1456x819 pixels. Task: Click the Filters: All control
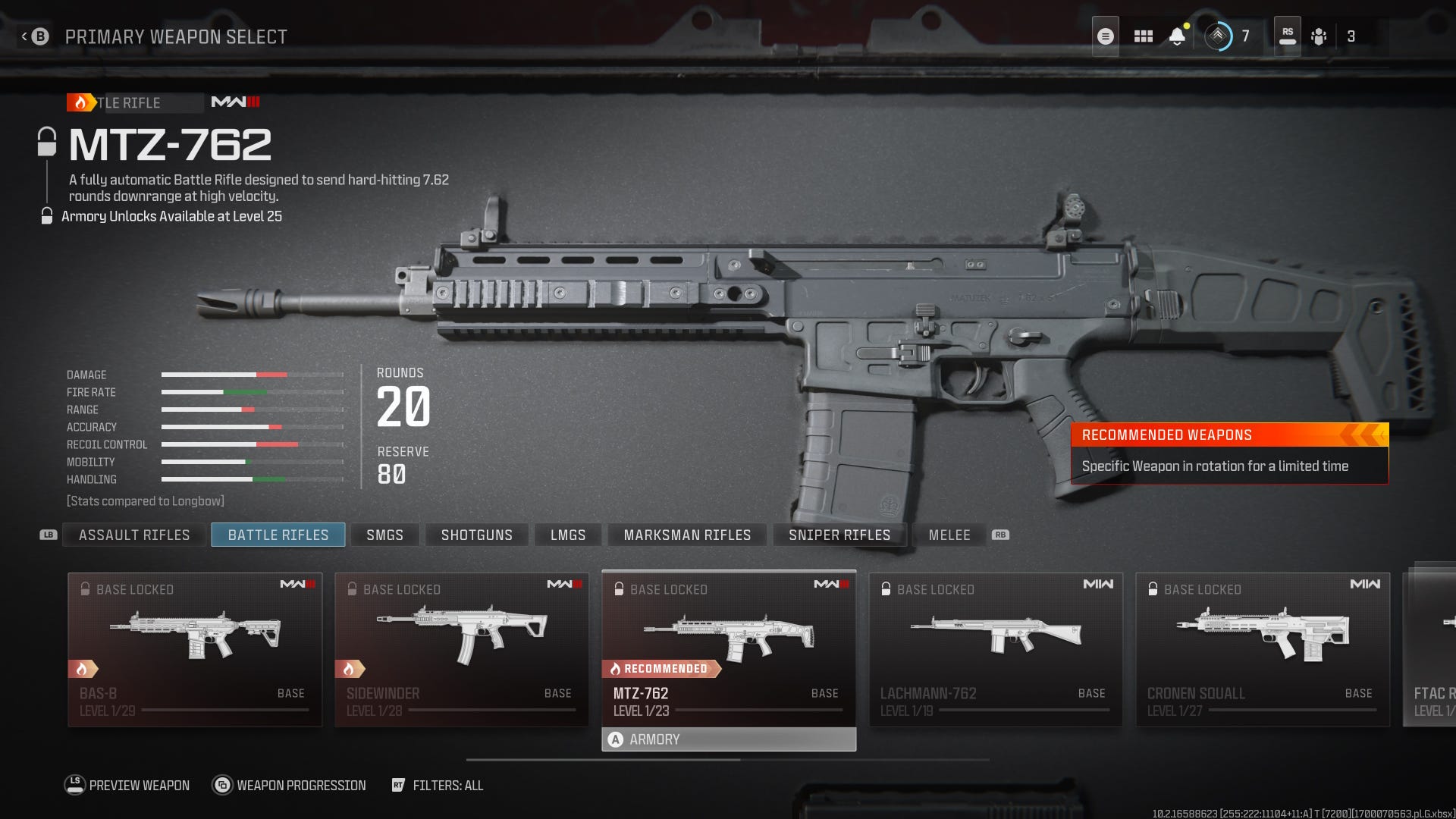point(447,786)
